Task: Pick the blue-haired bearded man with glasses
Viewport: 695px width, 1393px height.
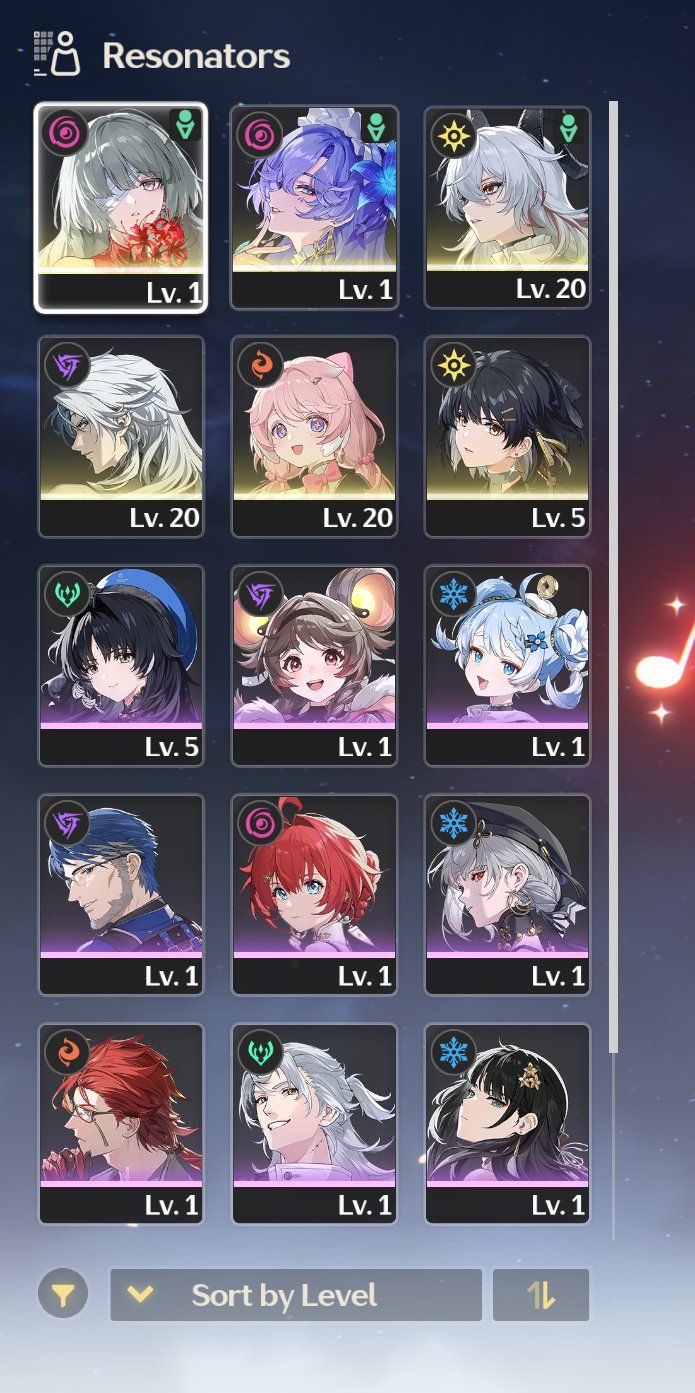Action: tap(121, 894)
